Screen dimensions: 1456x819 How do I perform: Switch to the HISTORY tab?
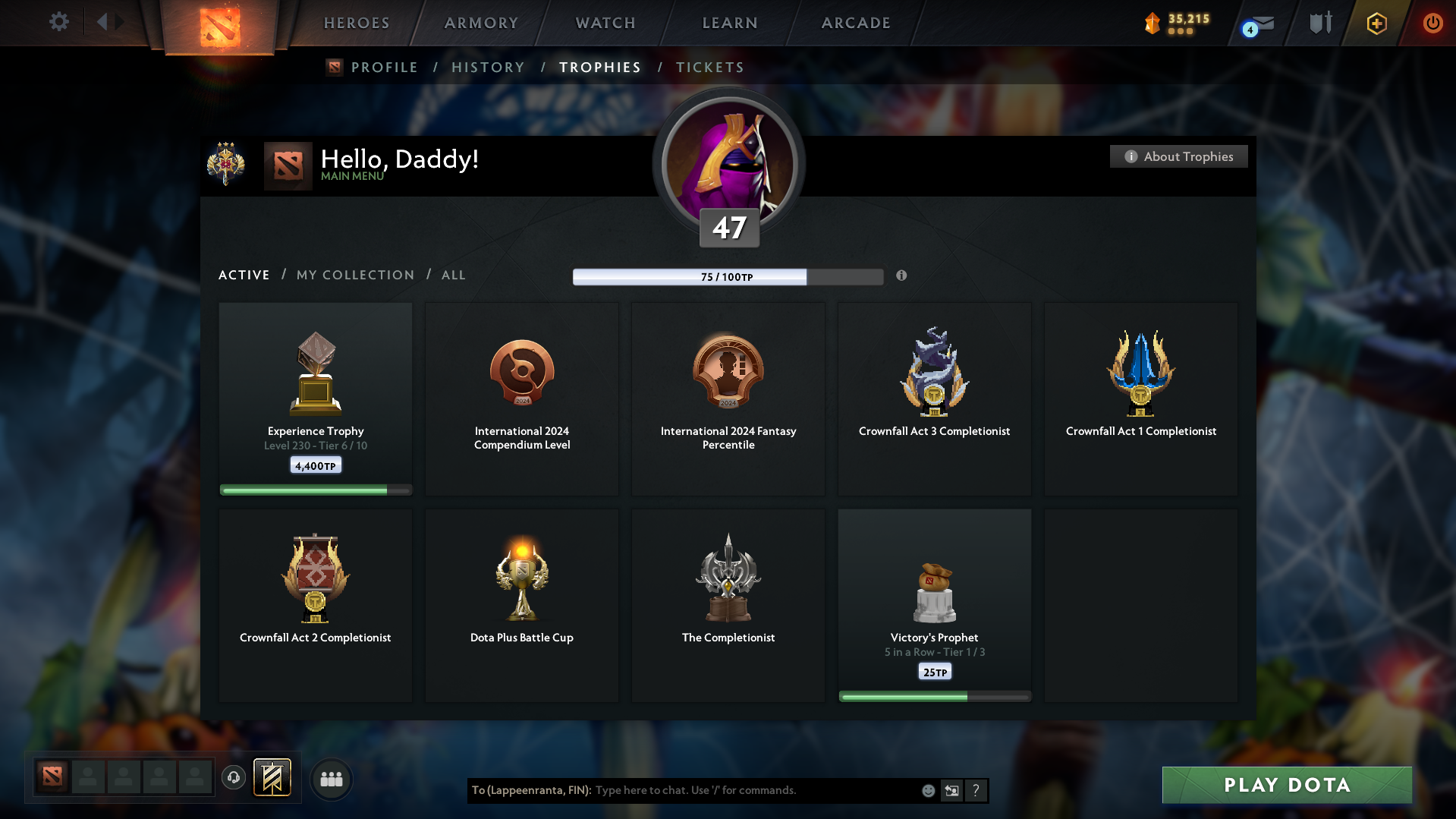[x=488, y=67]
